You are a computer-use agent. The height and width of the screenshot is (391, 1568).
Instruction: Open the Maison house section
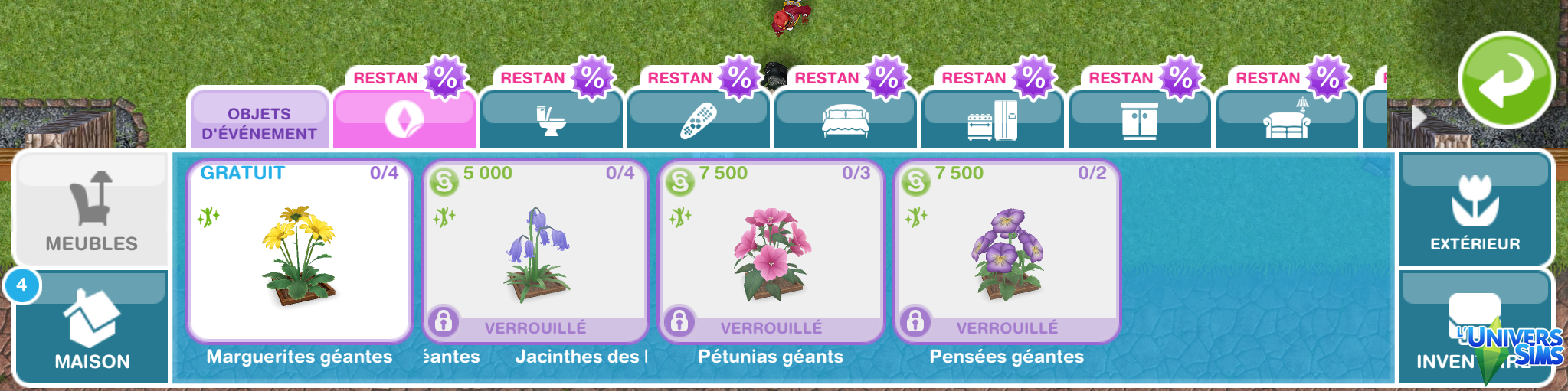pos(92,327)
